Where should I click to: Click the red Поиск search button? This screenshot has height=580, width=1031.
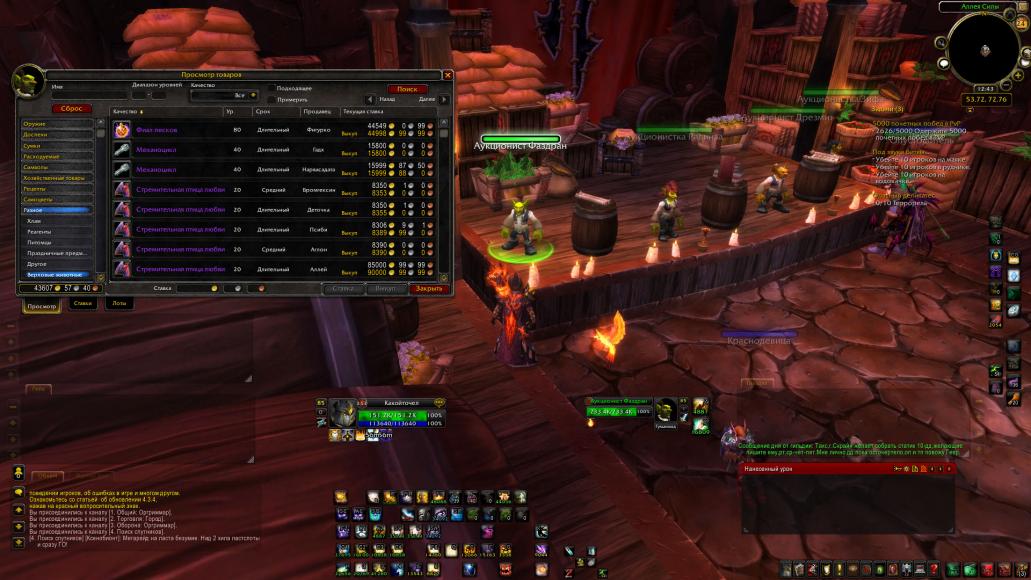tap(406, 89)
